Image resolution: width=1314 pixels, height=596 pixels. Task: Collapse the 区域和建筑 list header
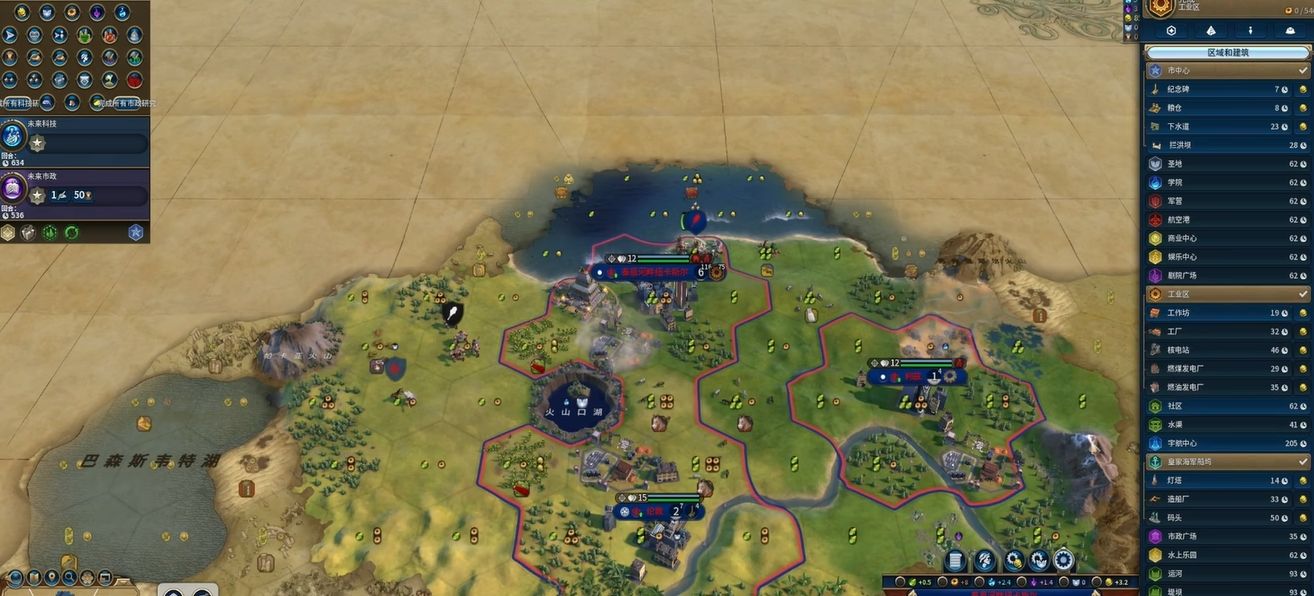pos(1226,52)
